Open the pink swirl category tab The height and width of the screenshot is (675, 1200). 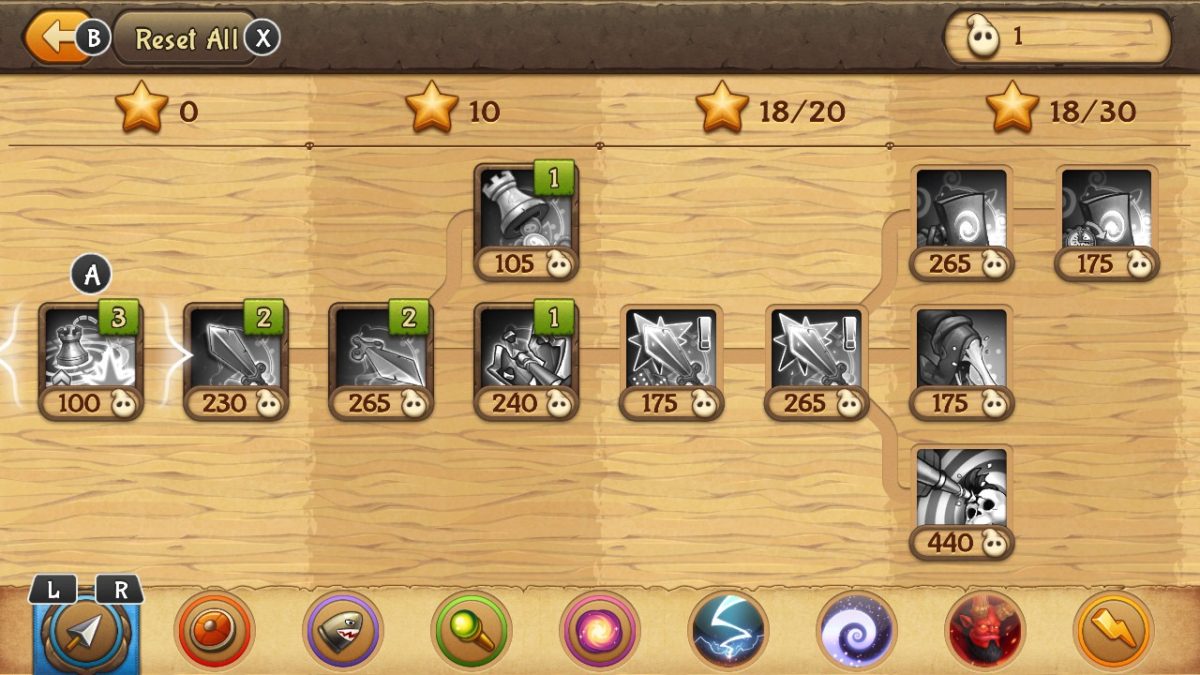pyautogui.click(x=600, y=630)
